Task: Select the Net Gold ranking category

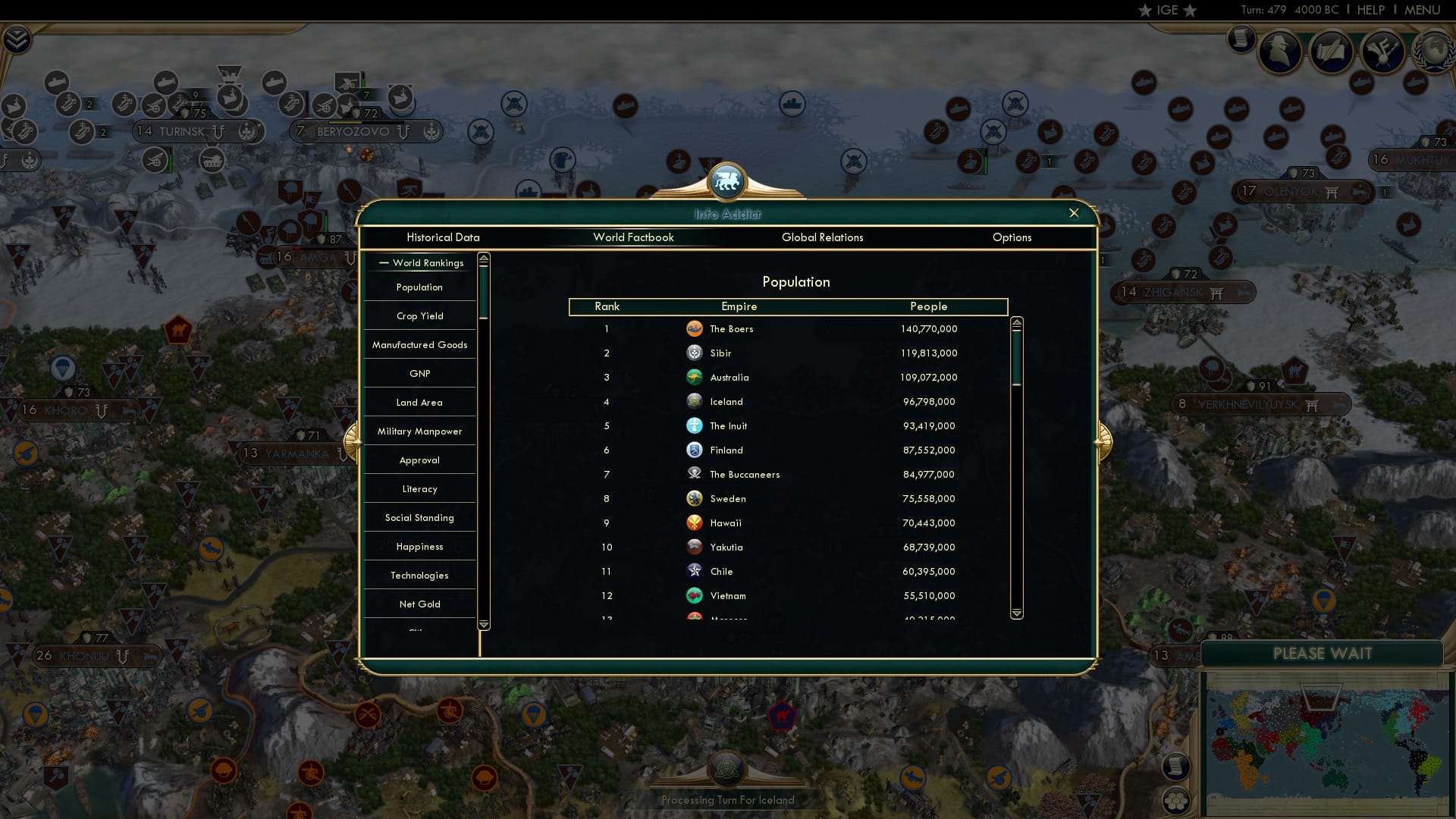Action: tap(420, 604)
